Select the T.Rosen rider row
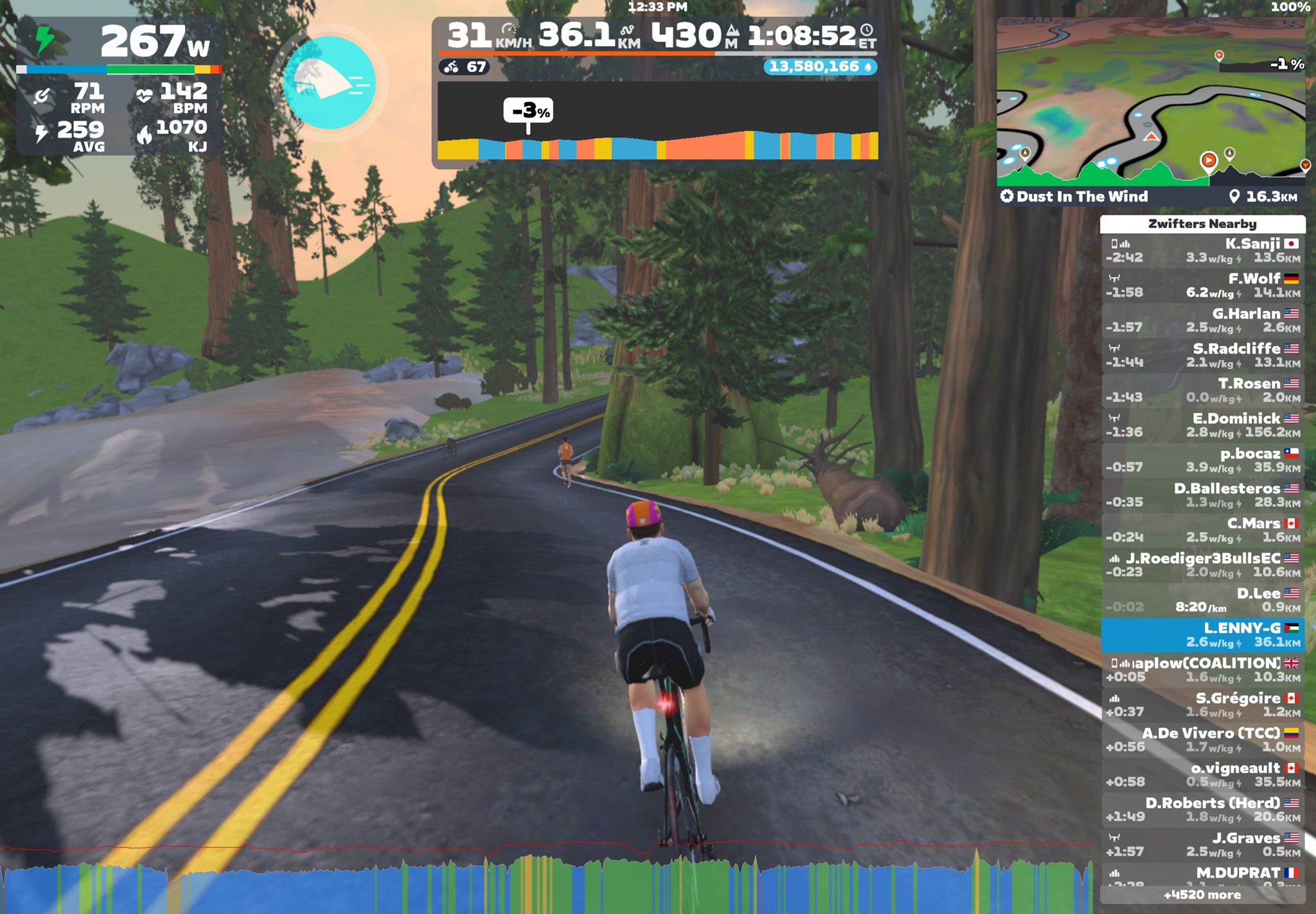 pos(1202,390)
